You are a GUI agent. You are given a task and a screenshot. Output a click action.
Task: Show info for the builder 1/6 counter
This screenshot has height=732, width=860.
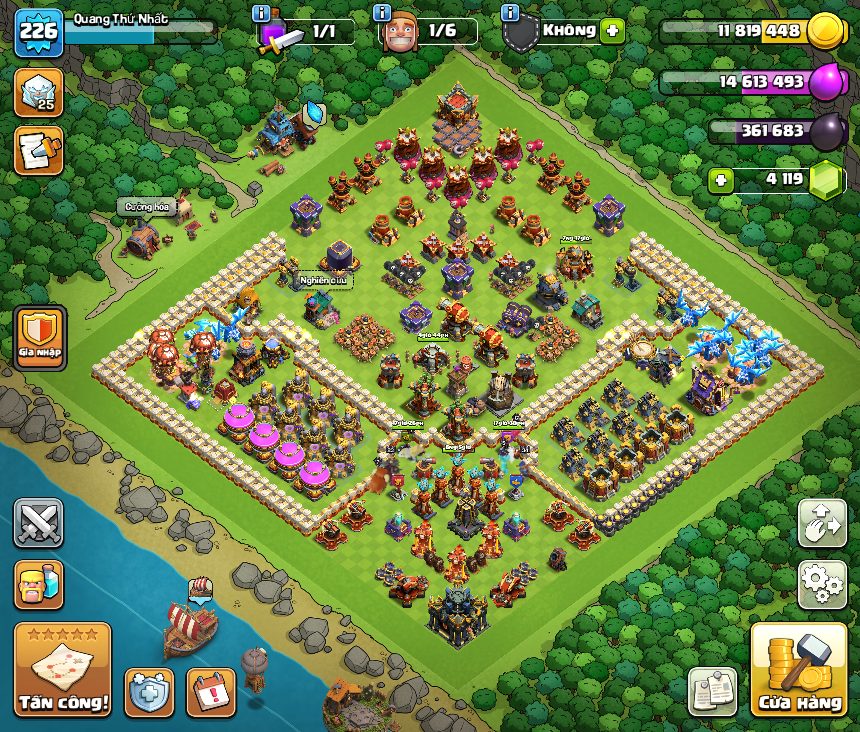coord(381,13)
